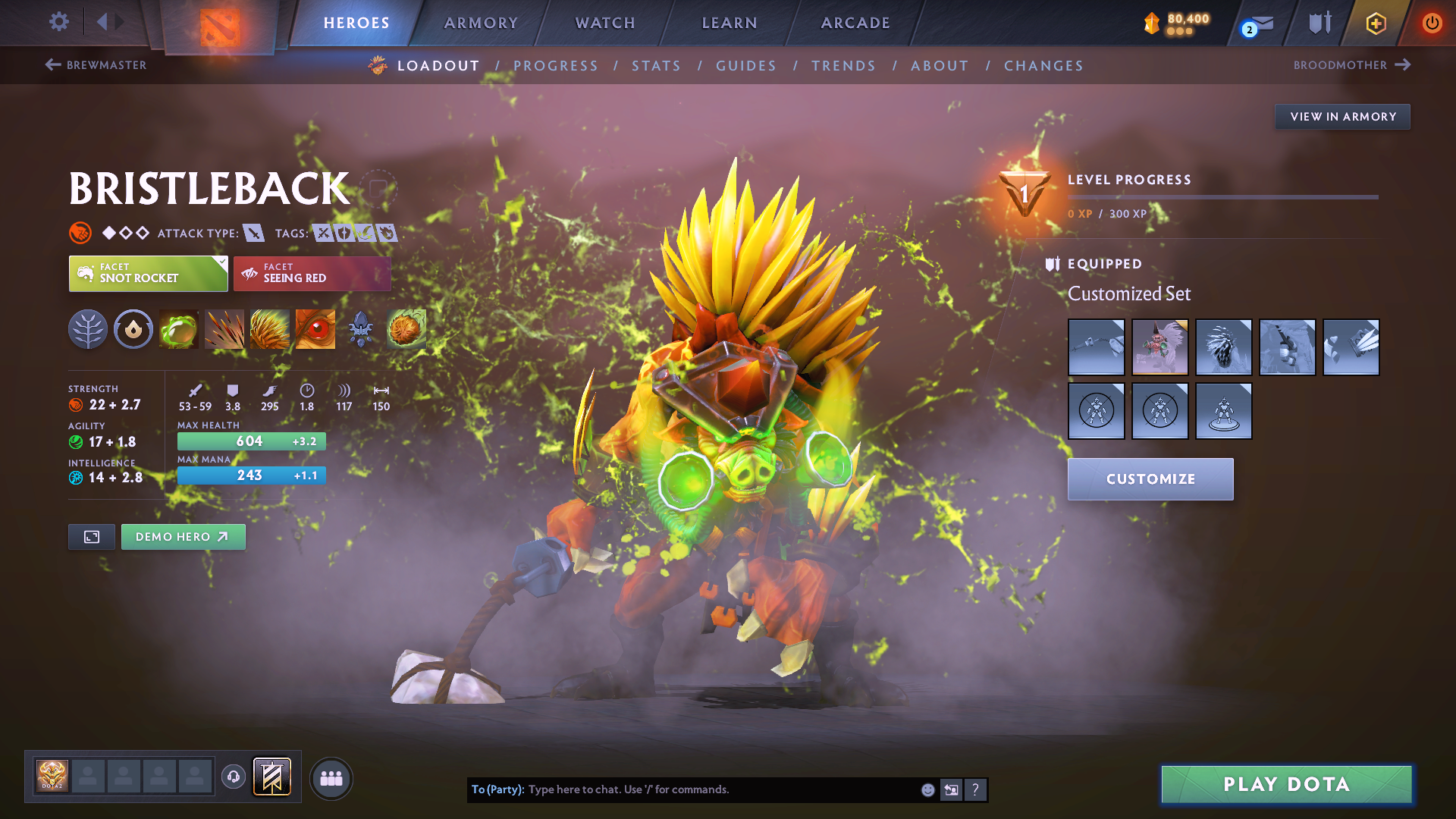Open the Watch tab
The width and height of the screenshot is (1456, 819).
coord(605,23)
